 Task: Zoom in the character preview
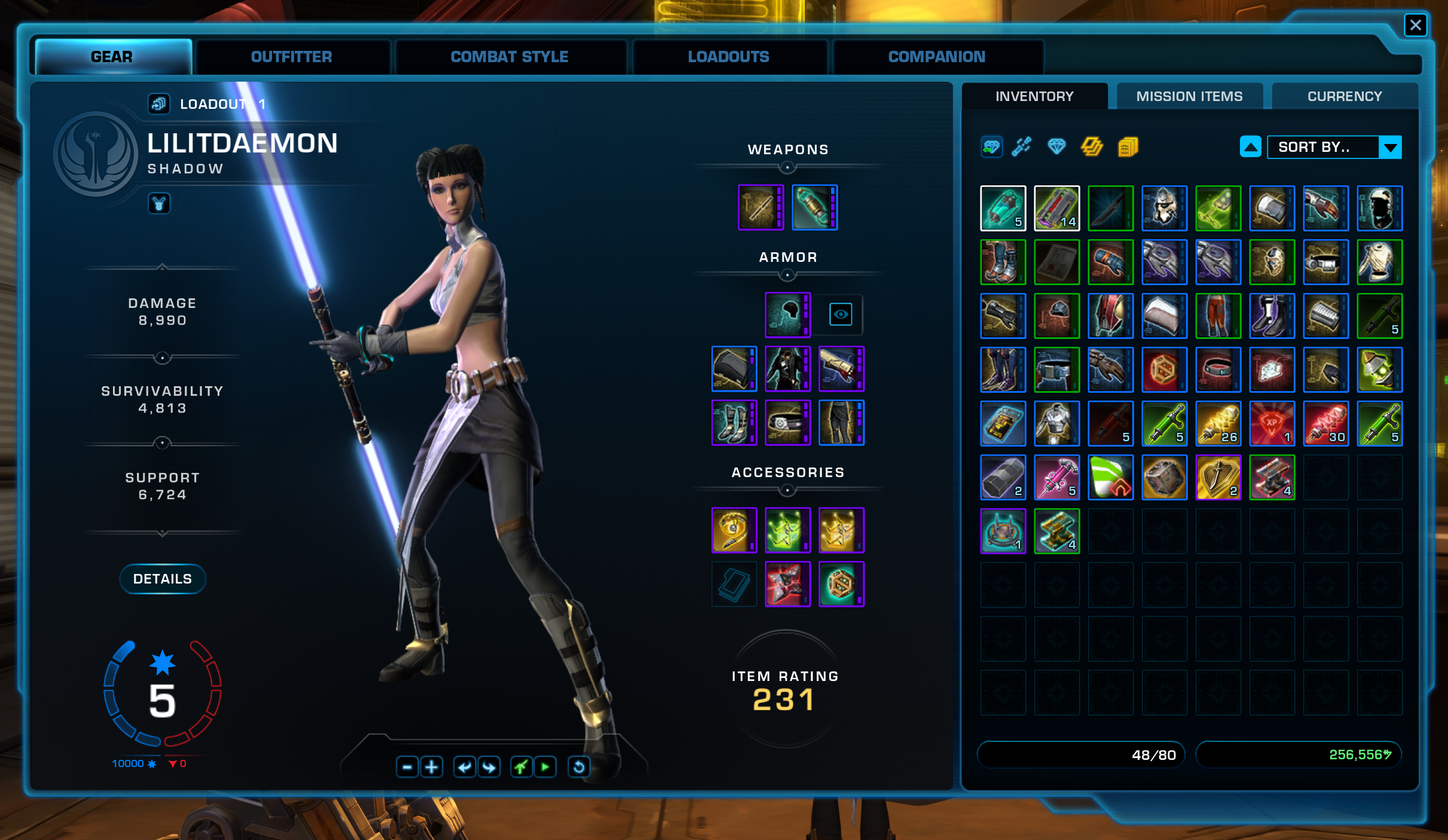pos(432,766)
